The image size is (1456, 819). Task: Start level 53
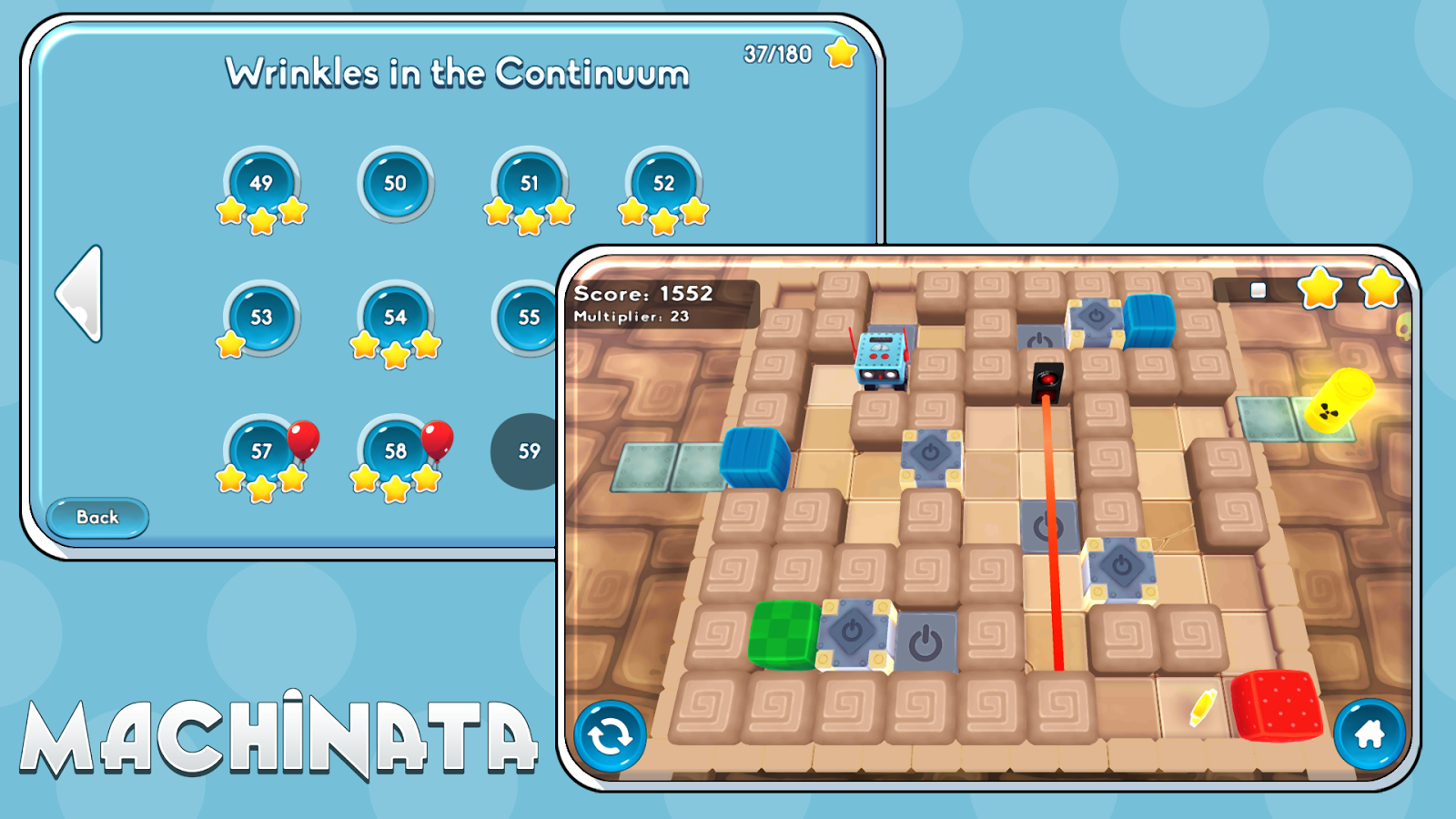(261, 318)
